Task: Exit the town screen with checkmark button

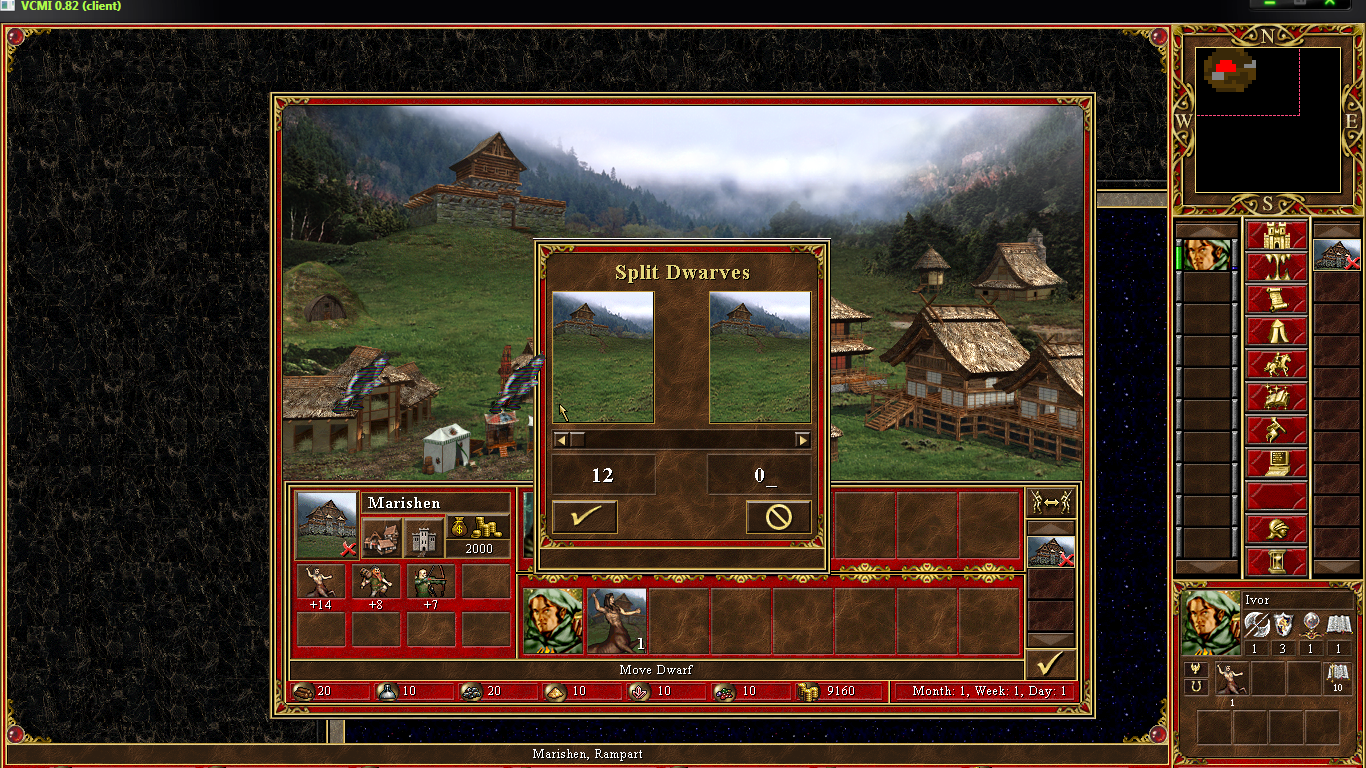Action: coord(1050,664)
